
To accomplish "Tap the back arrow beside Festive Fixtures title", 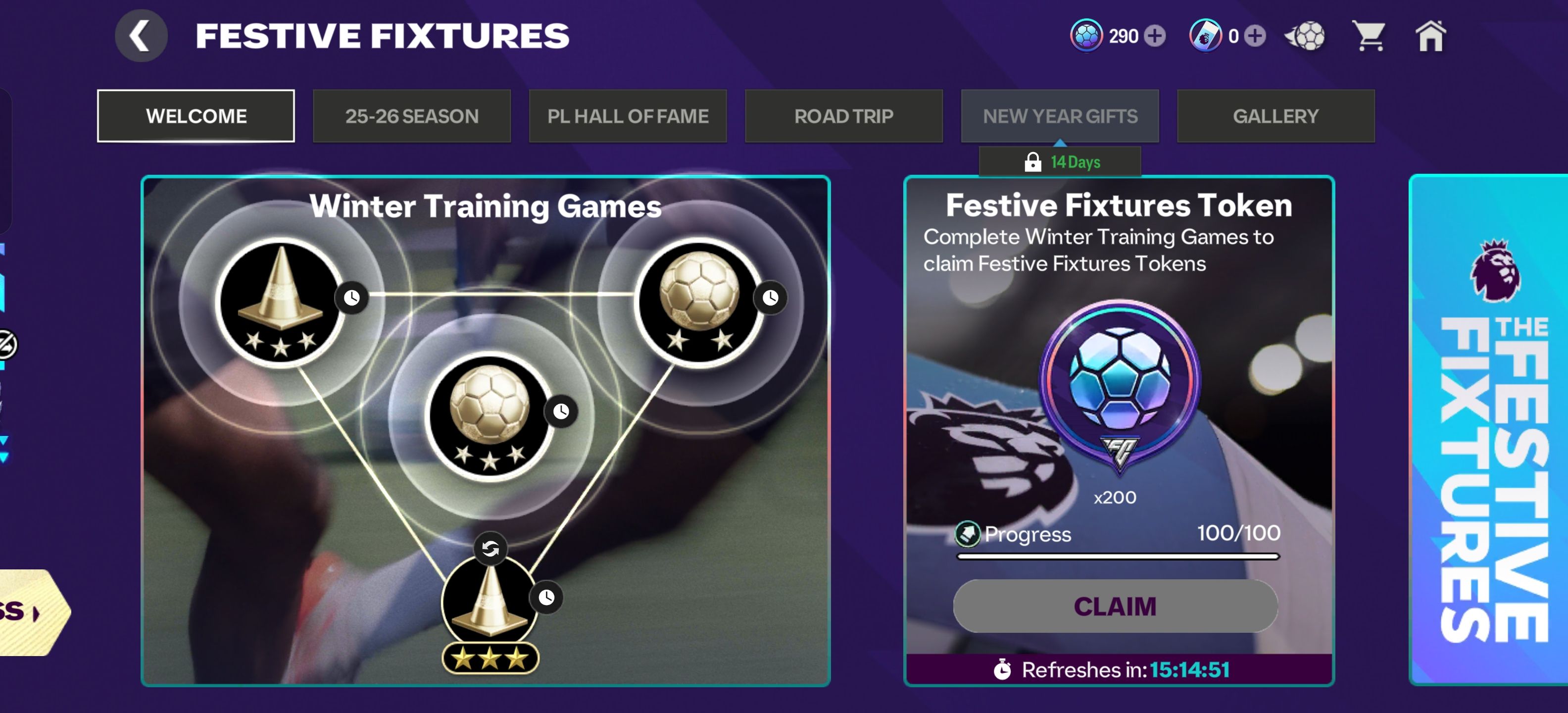I will point(141,35).
